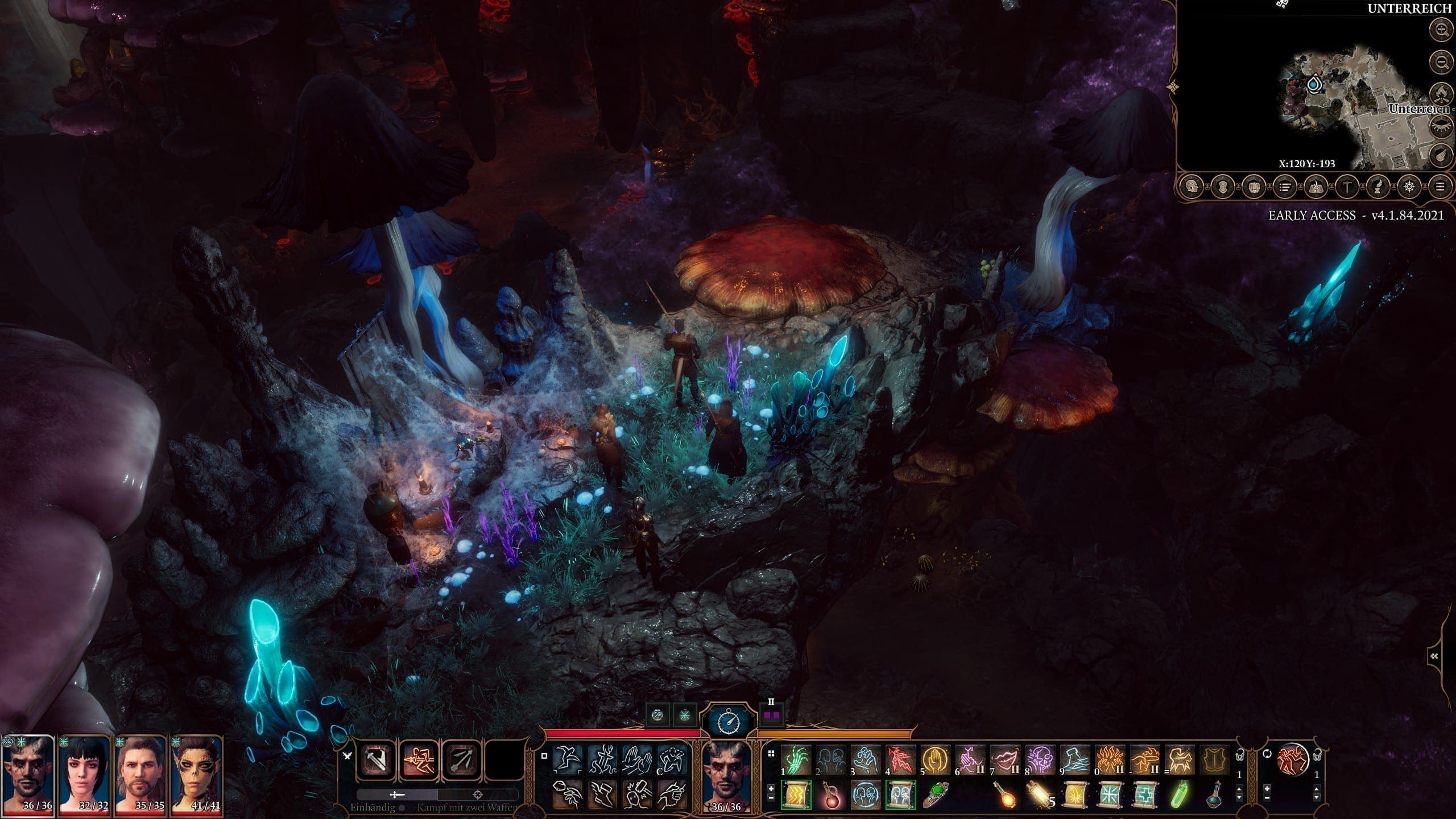Toggle the closed-eye stealth button

tap(1442, 123)
